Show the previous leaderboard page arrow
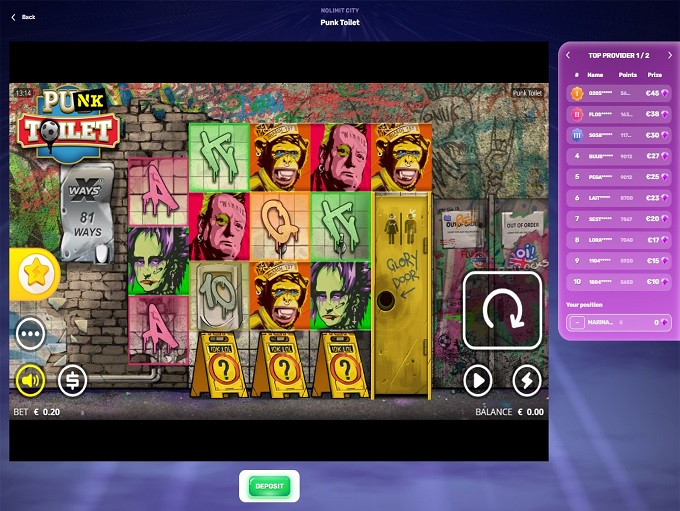Image resolution: width=680 pixels, height=511 pixels. [x=568, y=55]
